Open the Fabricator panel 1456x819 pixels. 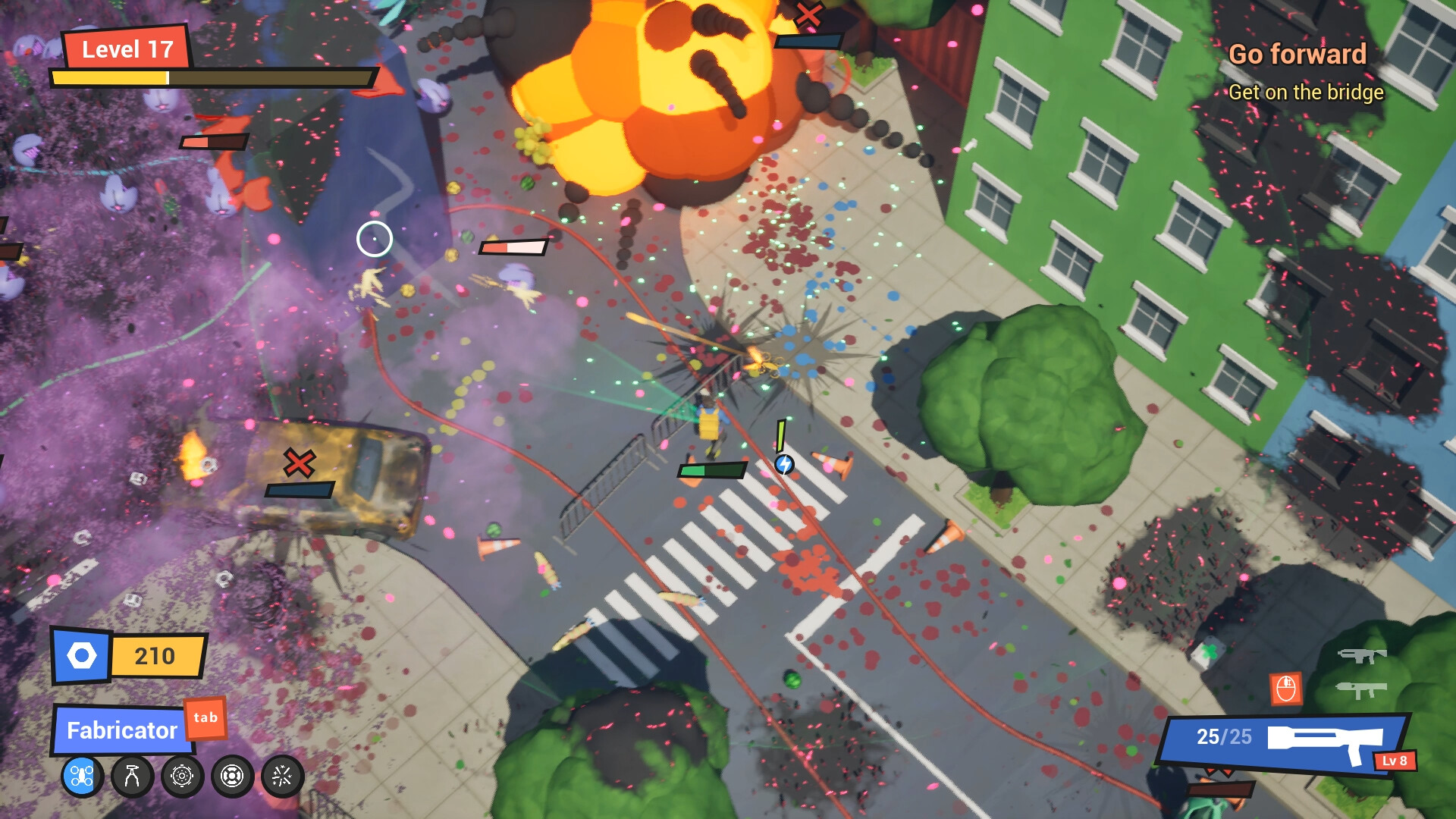coord(121,730)
